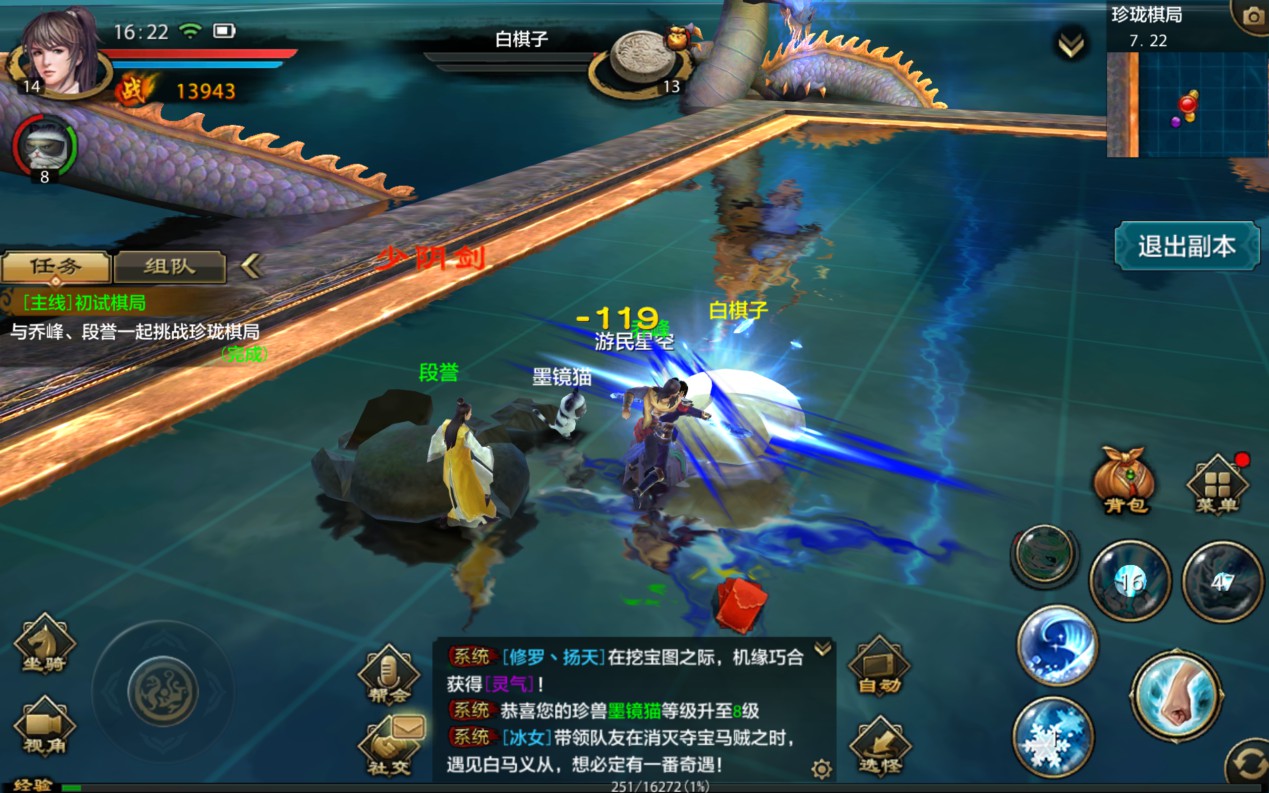Tap the 选怪 target selection button
This screenshot has height=793, width=1269.
(x=879, y=746)
